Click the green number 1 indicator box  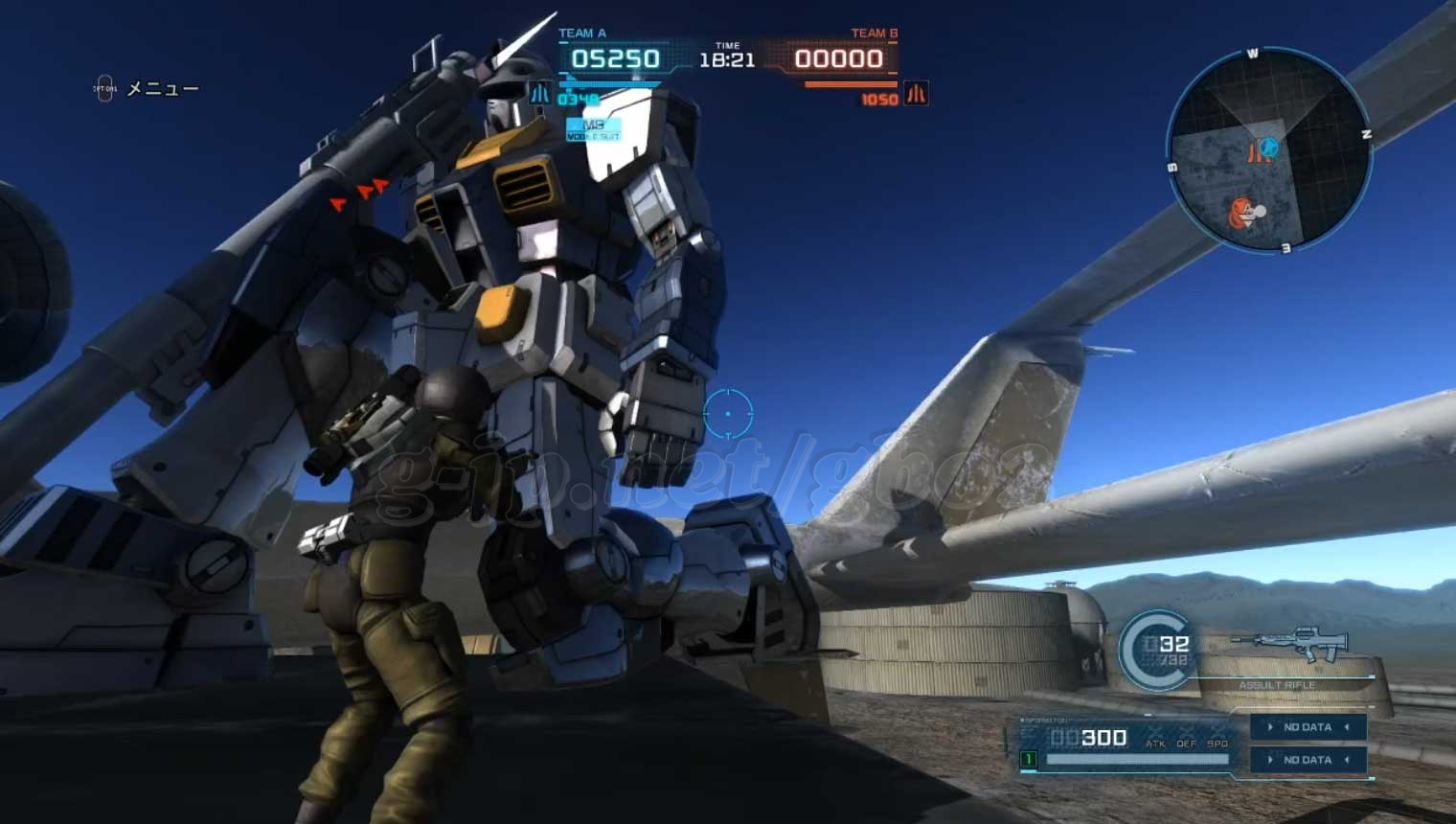tap(1029, 760)
